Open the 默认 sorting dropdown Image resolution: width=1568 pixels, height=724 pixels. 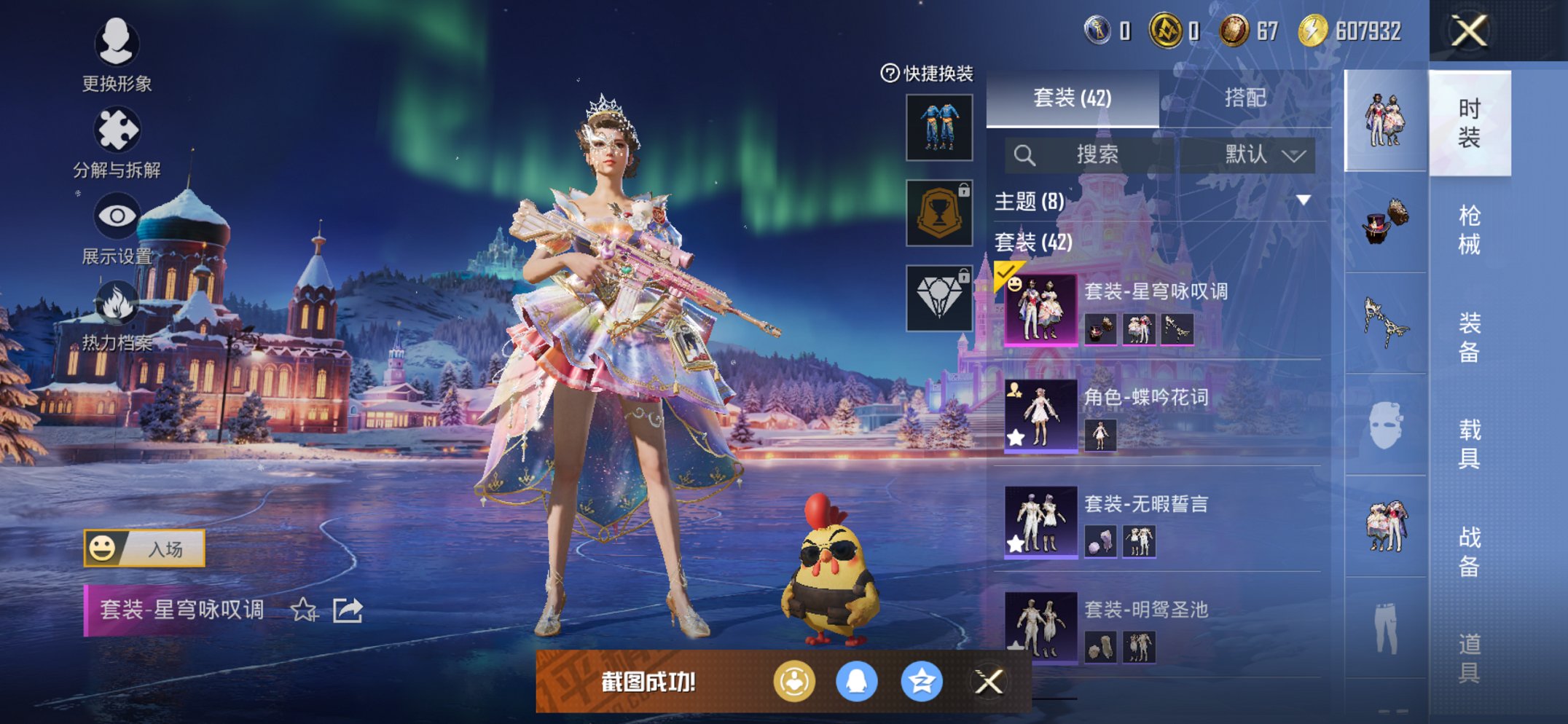[x=1251, y=155]
